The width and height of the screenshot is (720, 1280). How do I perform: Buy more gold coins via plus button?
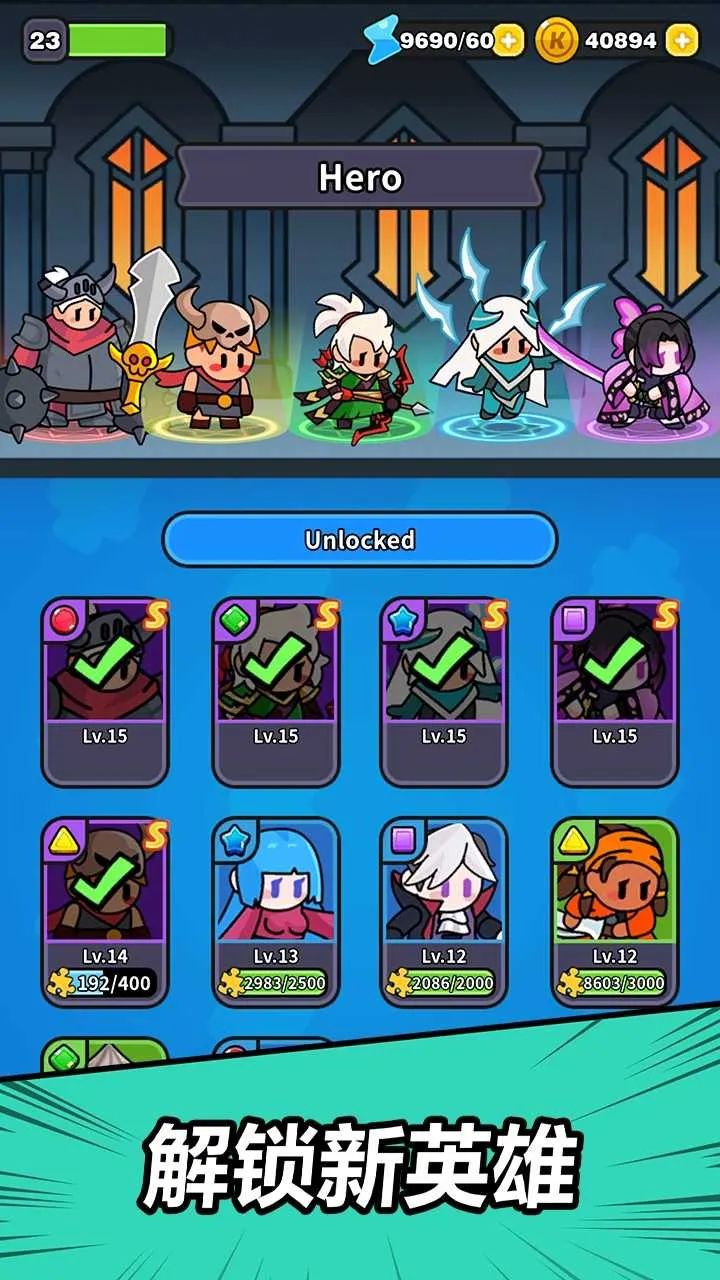(x=682, y=40)
